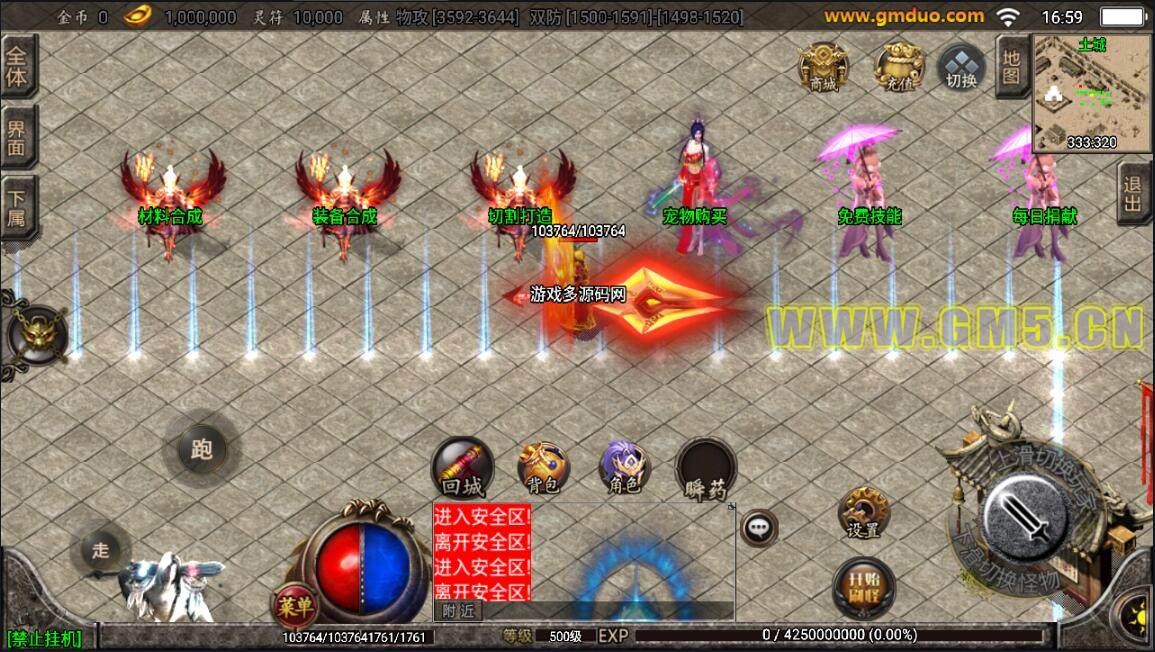Use the 回城 return scroll
Viewport: 1155px width, 652px height.
tap(462, 468)
